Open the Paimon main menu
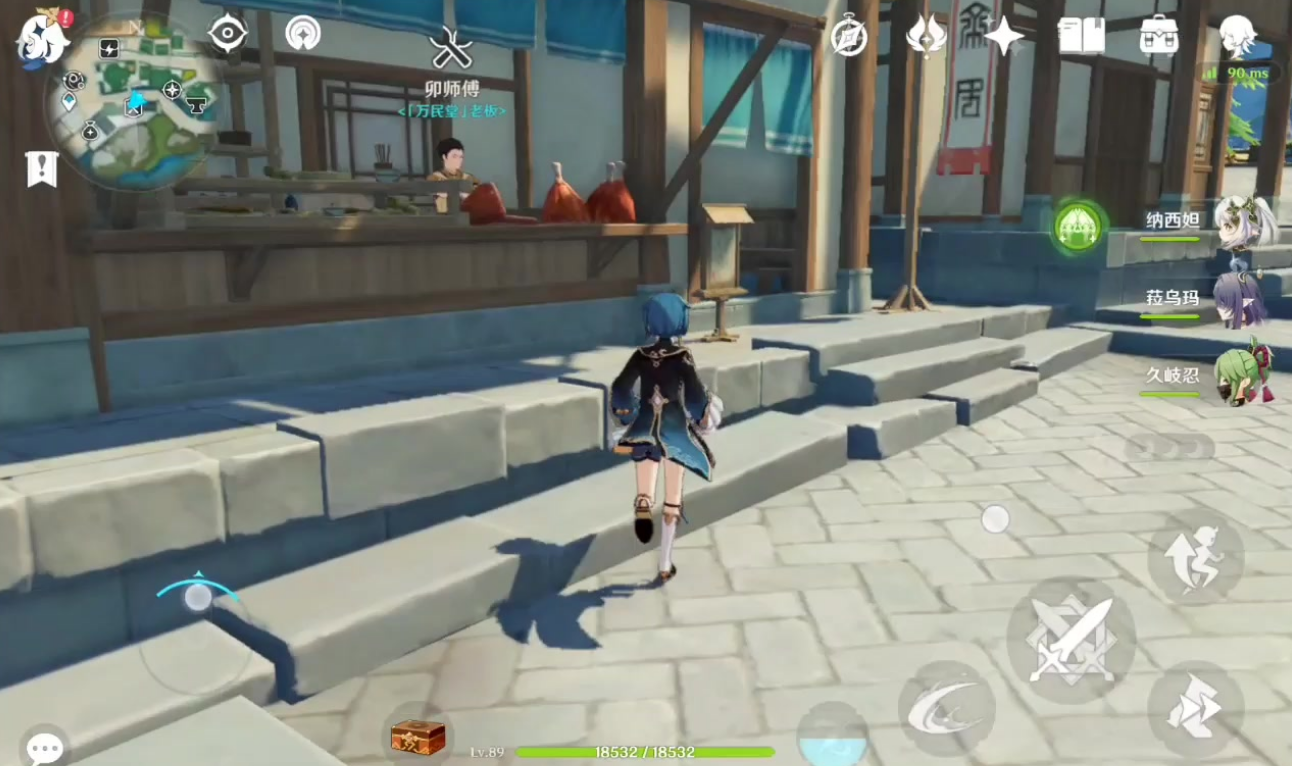The image size is (1292, 766). pos(42,38)
